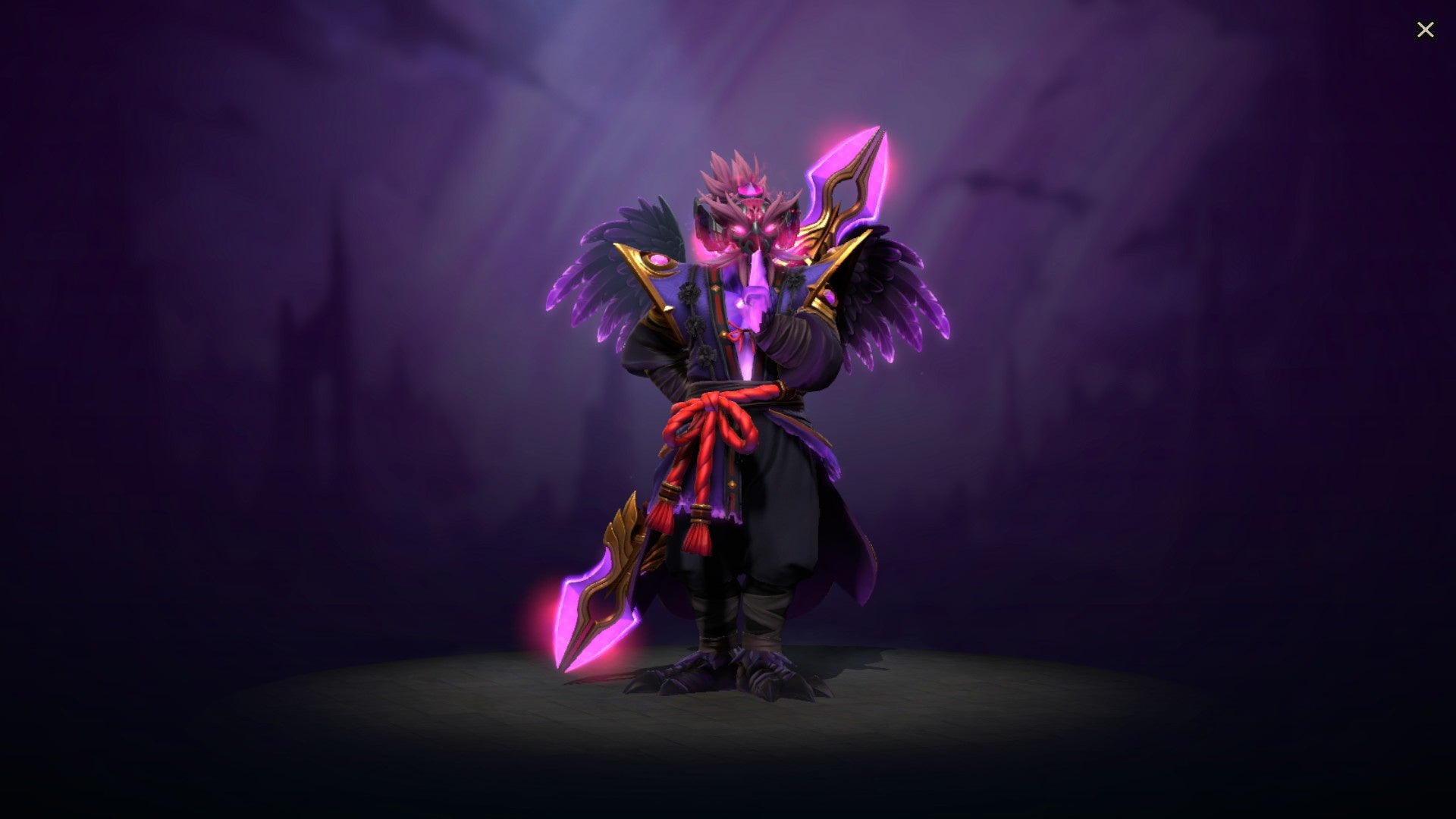
Task: Close the hero preview with the X
Action: 1425,30
